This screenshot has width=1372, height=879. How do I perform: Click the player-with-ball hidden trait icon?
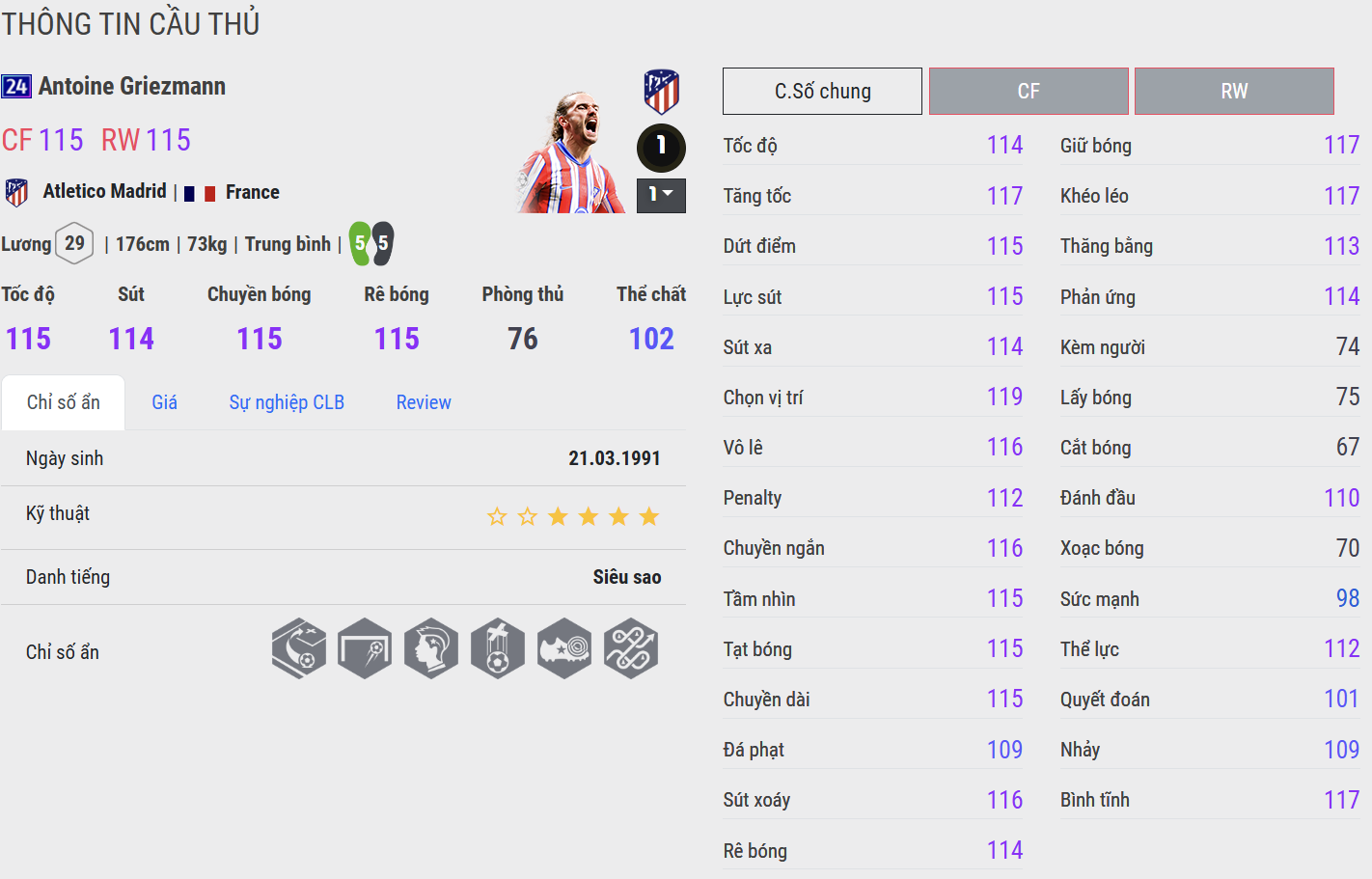click(498, 648)
